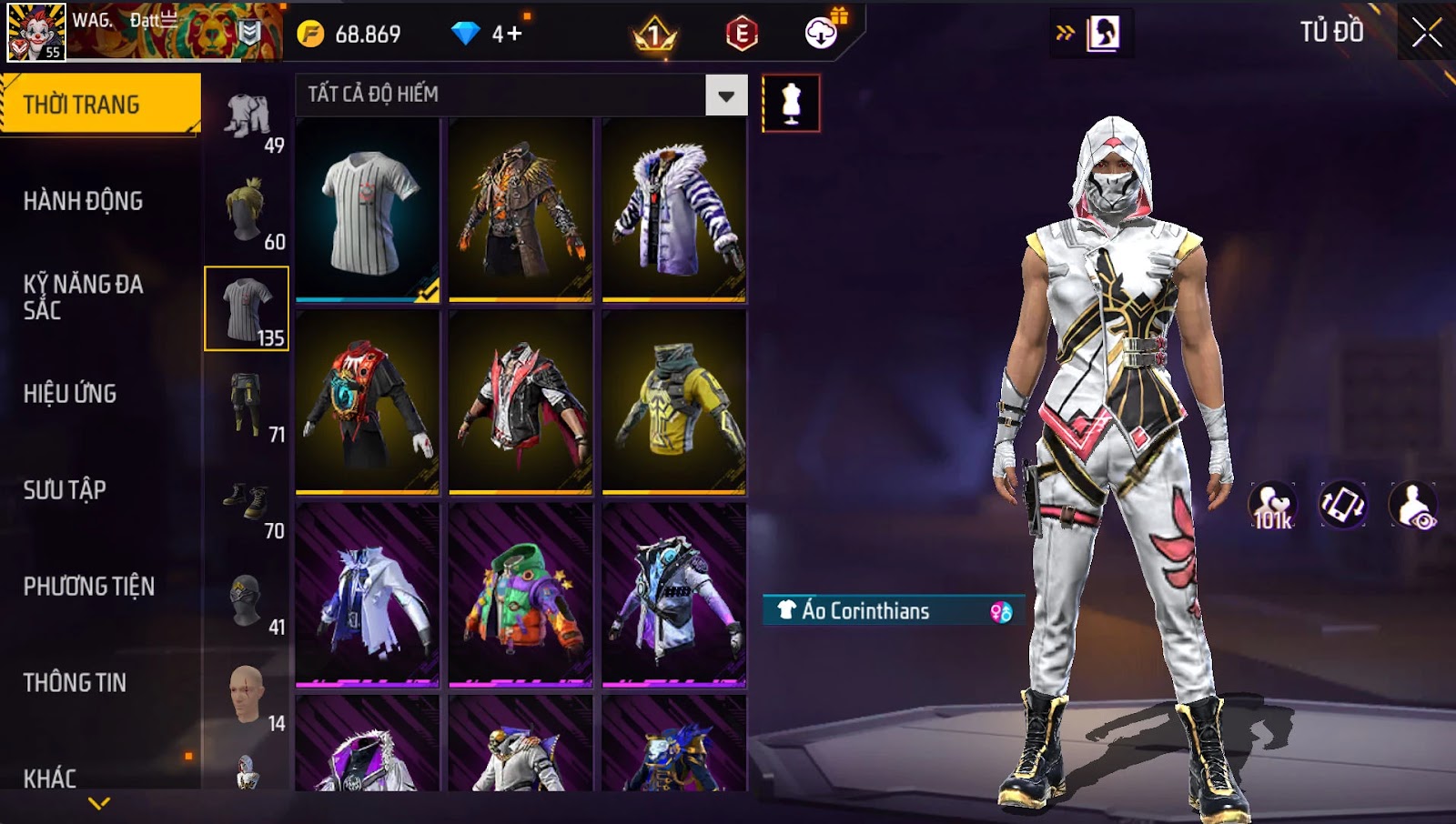
Task: Expand the Tất Cả Độ Hiếm rarity dropdown
Action: point(726,95)
